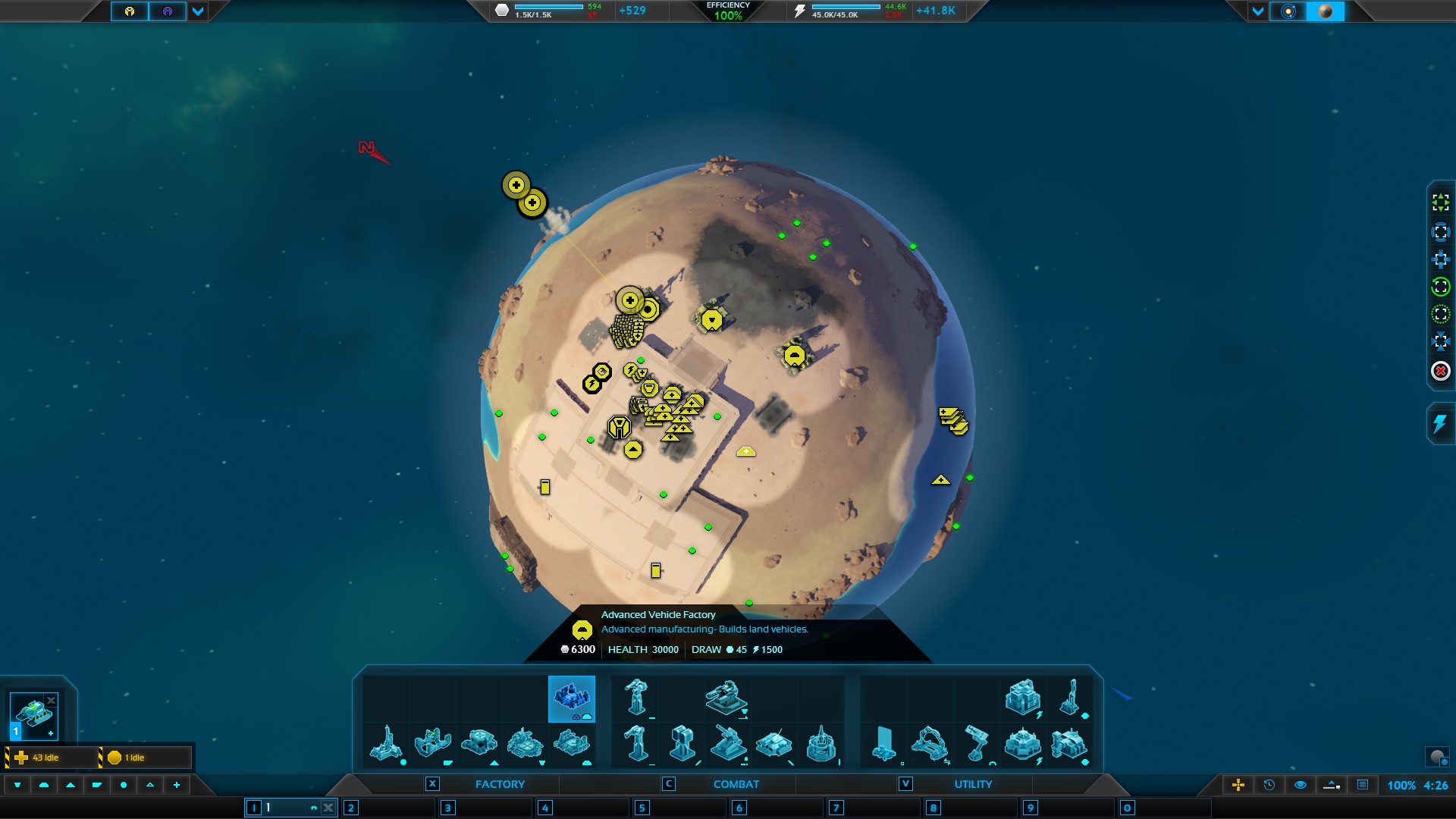Choose control group slot 2
Image resolution: width=1456 pixels, height=819 pixels.
click(x=350, y=808)
